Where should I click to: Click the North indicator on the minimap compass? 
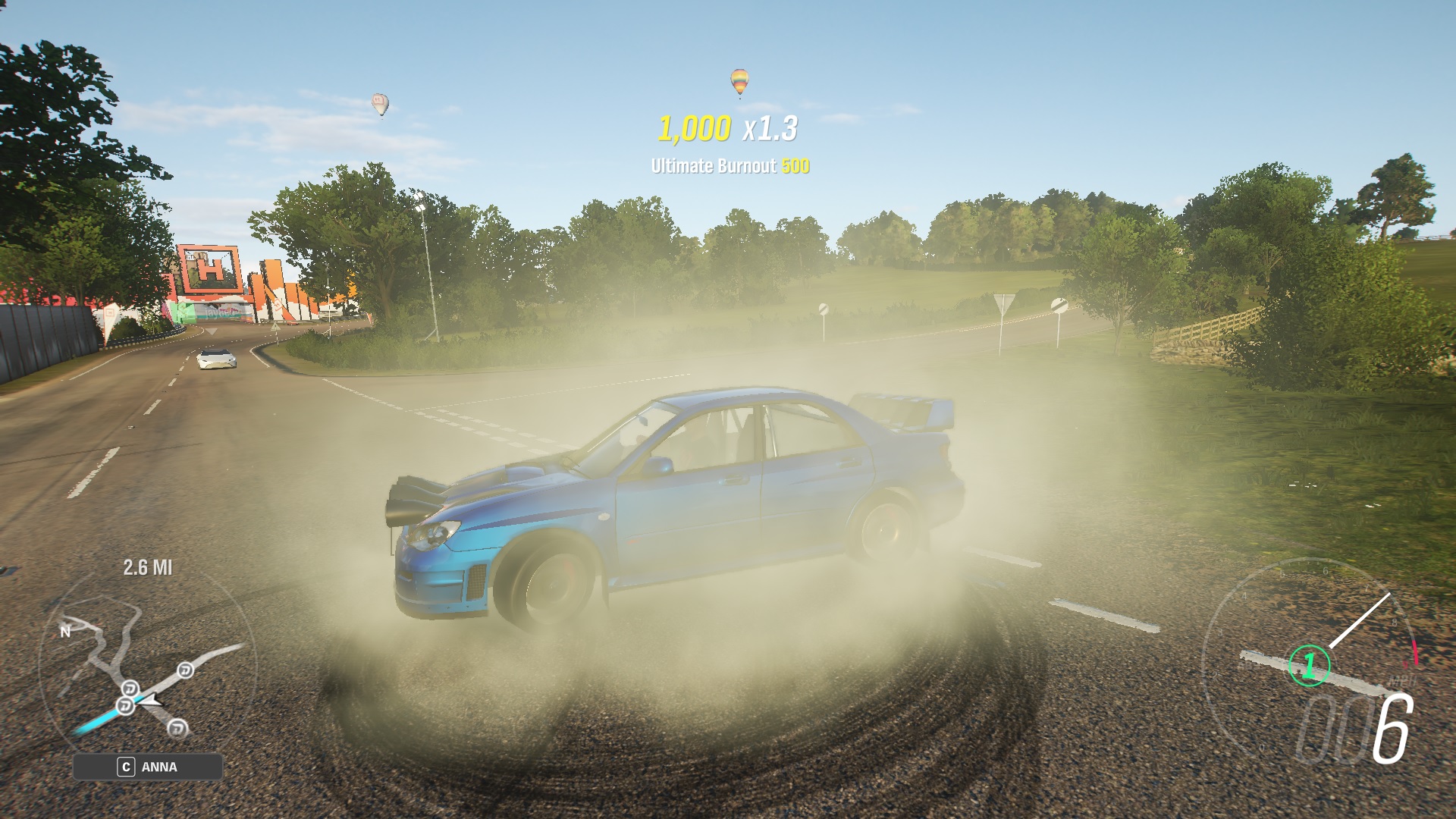coord(64,632)
